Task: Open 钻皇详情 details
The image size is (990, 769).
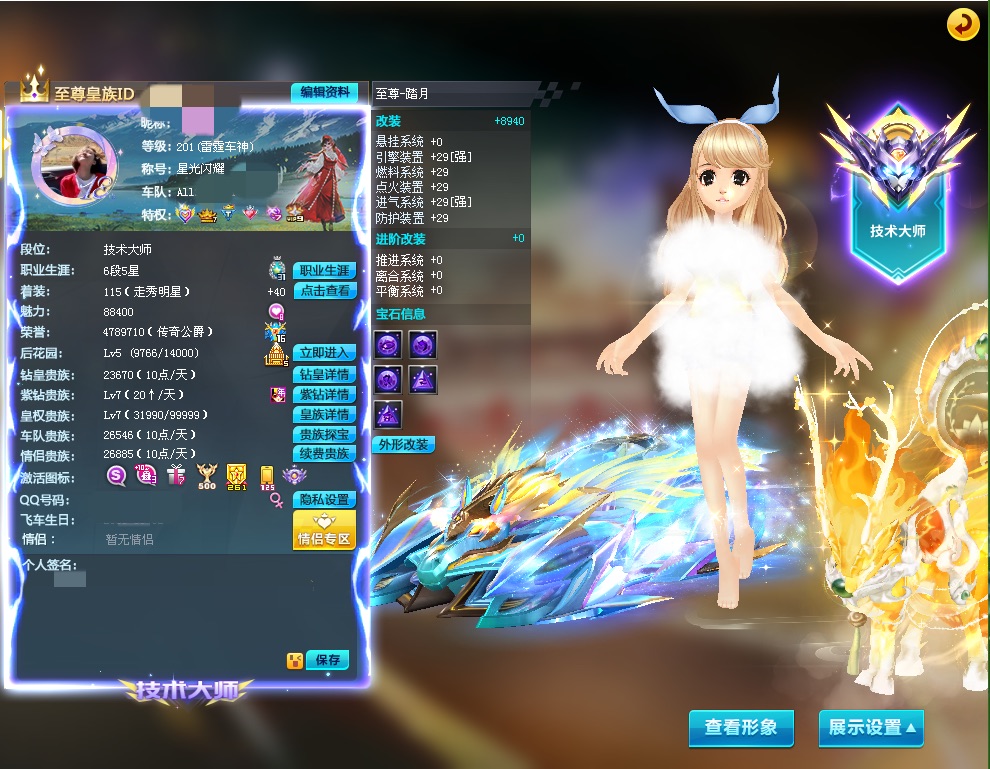Action: coord(324,375)
